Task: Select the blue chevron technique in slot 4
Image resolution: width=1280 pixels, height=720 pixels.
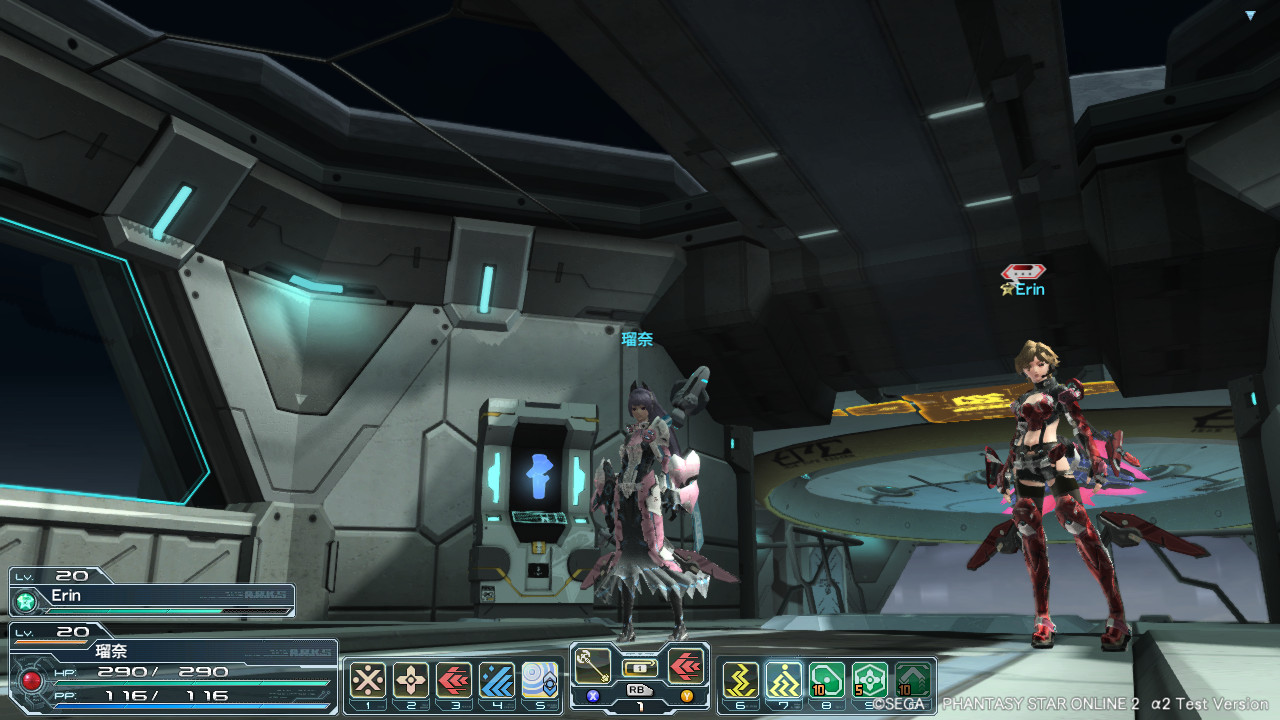Action: tap(497, 680)
